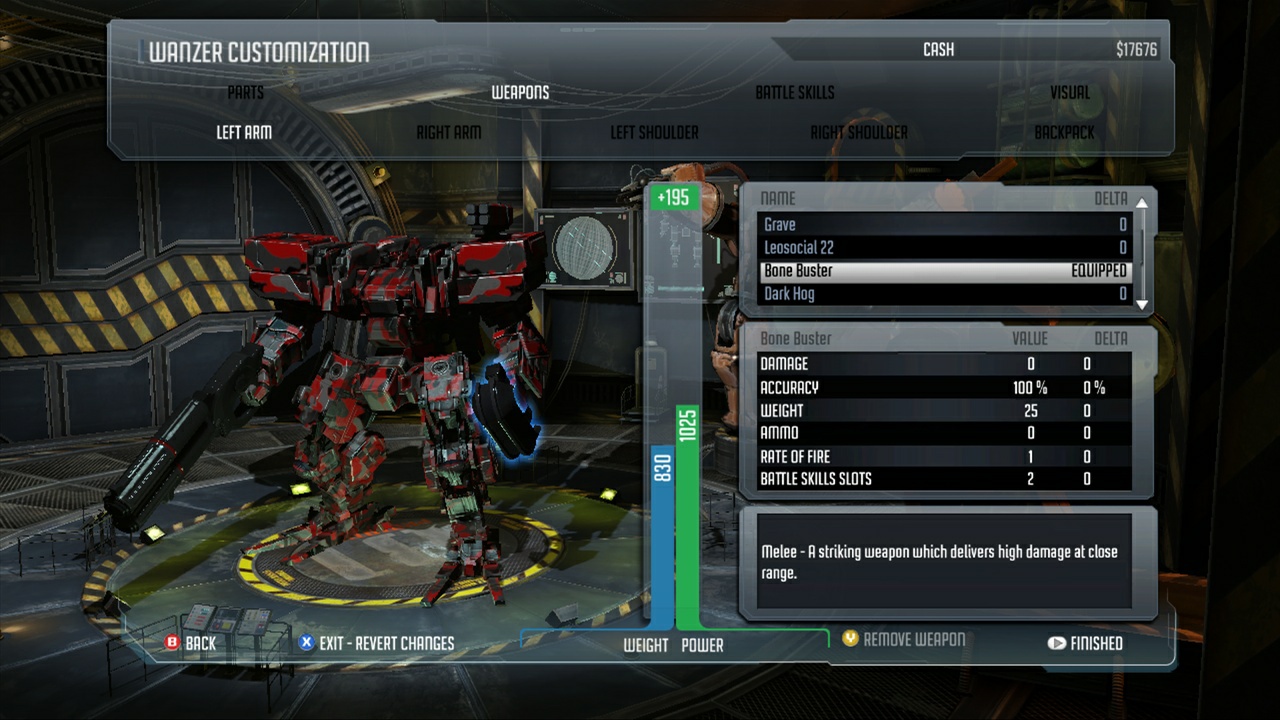Open the Right Shoulder weapon category
The height and width of the screenshot is (720, 1280).
[859, 130]
